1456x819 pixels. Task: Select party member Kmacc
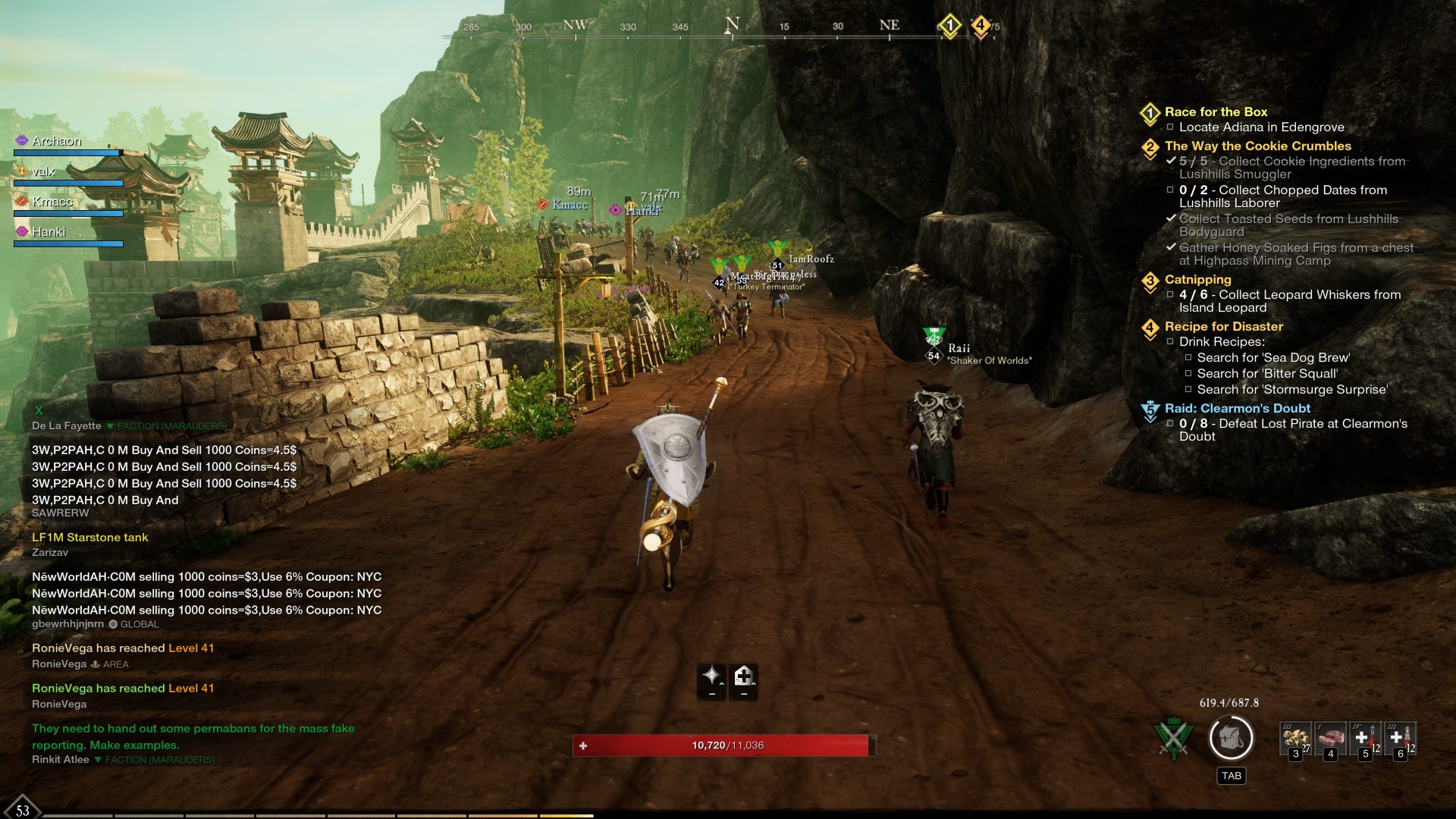point(52,202)
